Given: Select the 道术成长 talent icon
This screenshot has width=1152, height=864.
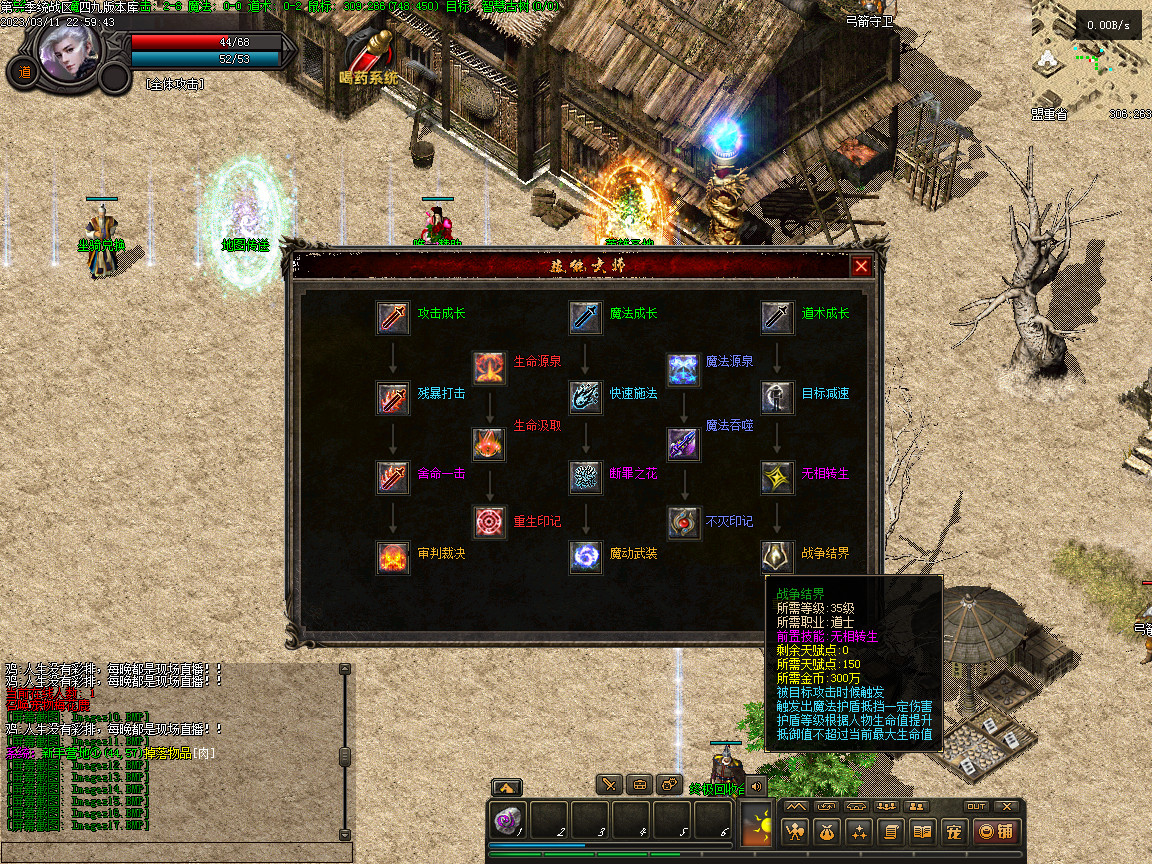Looking at the screenshot, I should (777, 317).
